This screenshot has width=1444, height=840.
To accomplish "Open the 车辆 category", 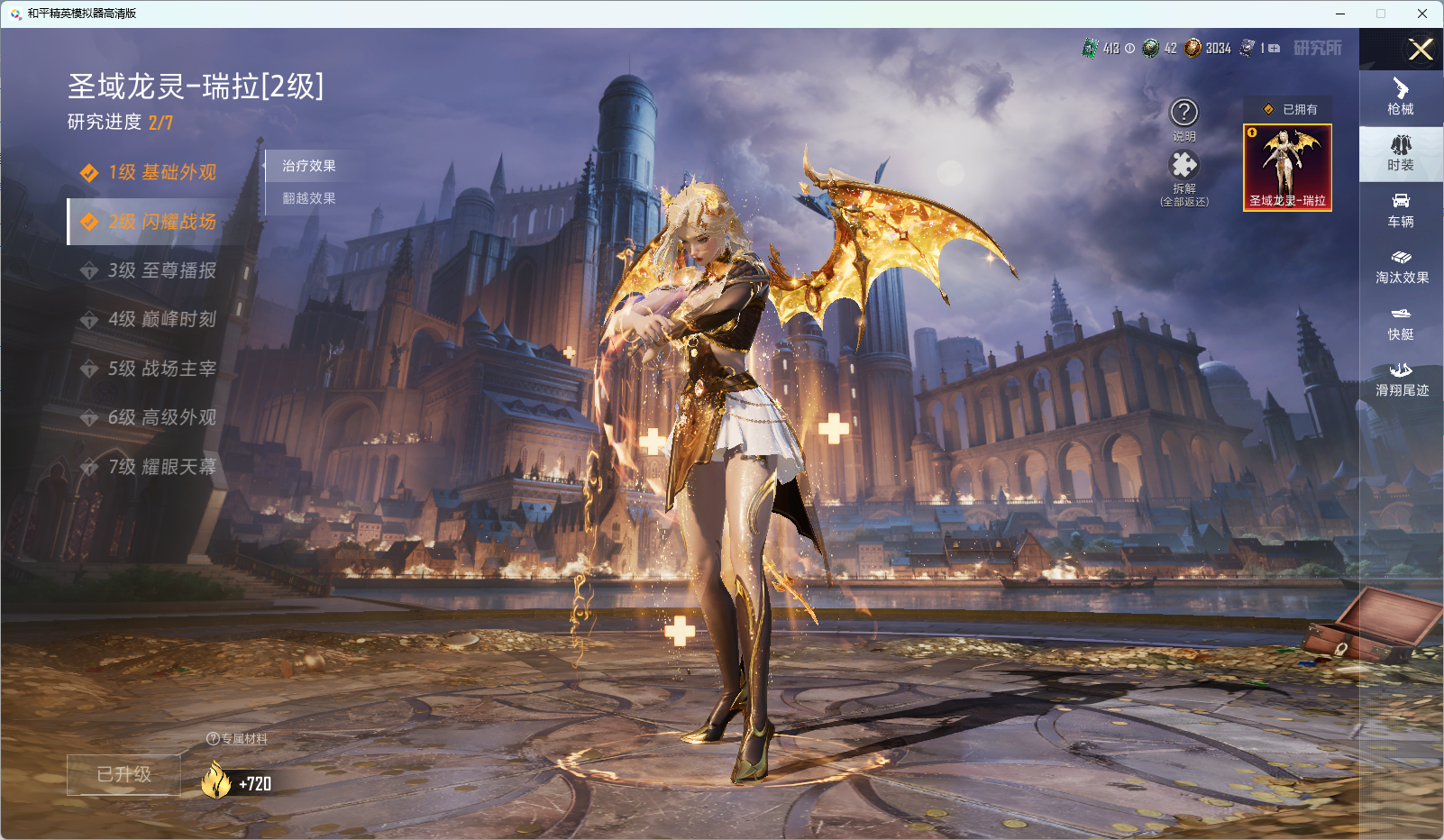I will [1401, 210].
